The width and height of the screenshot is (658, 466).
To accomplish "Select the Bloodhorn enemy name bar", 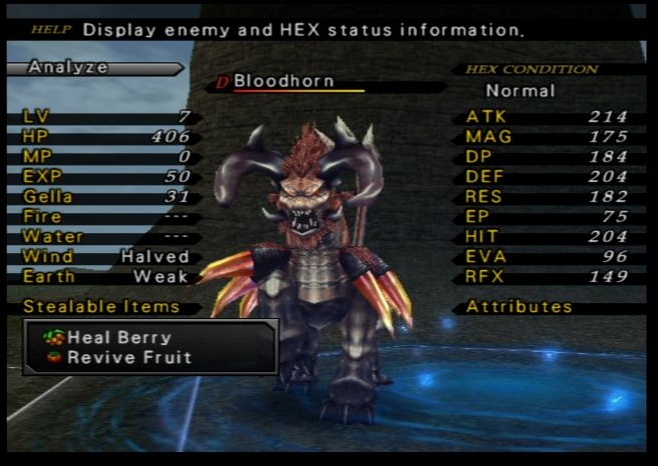I will click(284, 81).
